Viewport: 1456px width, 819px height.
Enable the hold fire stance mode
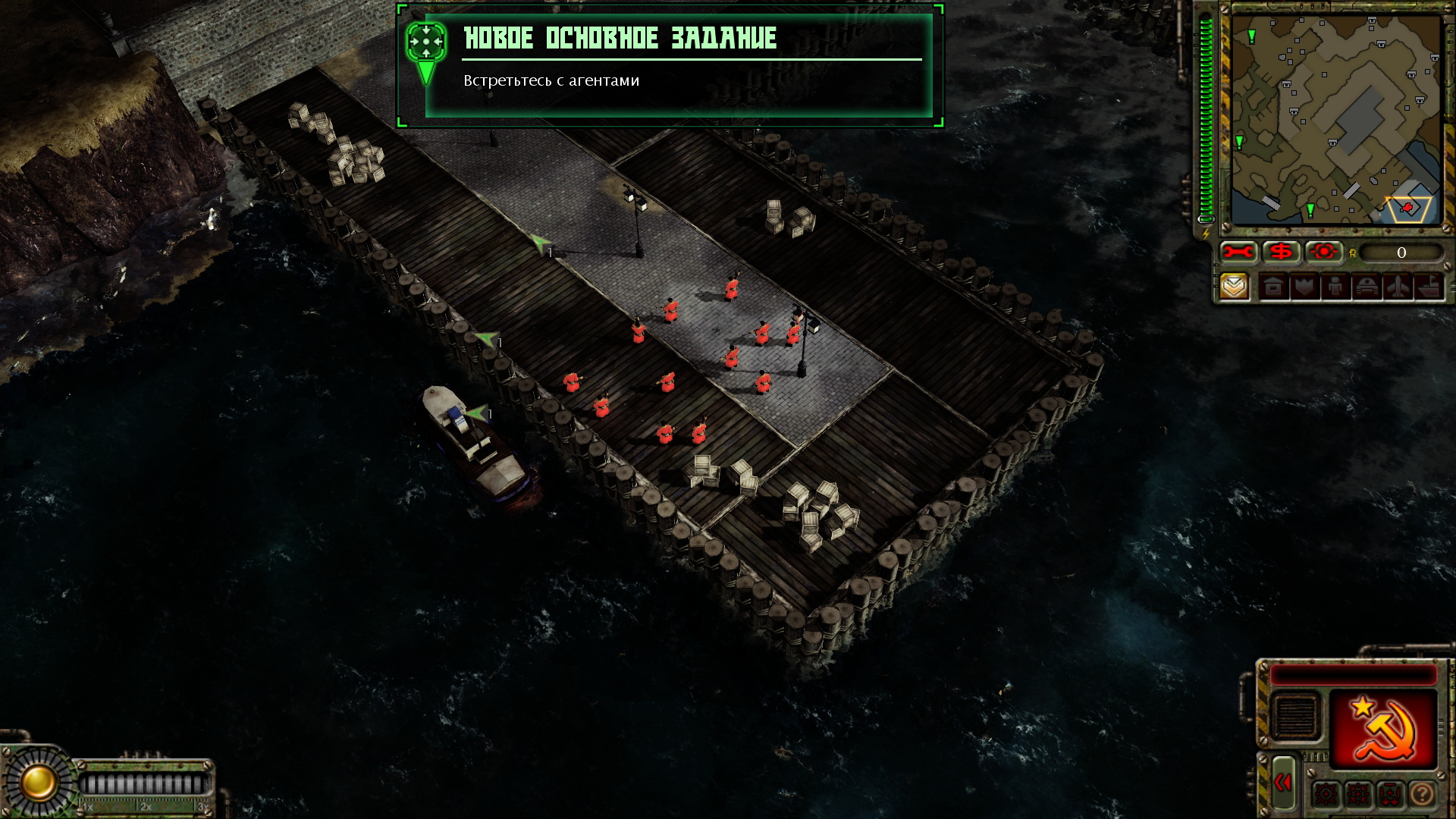coord(1357,794)
